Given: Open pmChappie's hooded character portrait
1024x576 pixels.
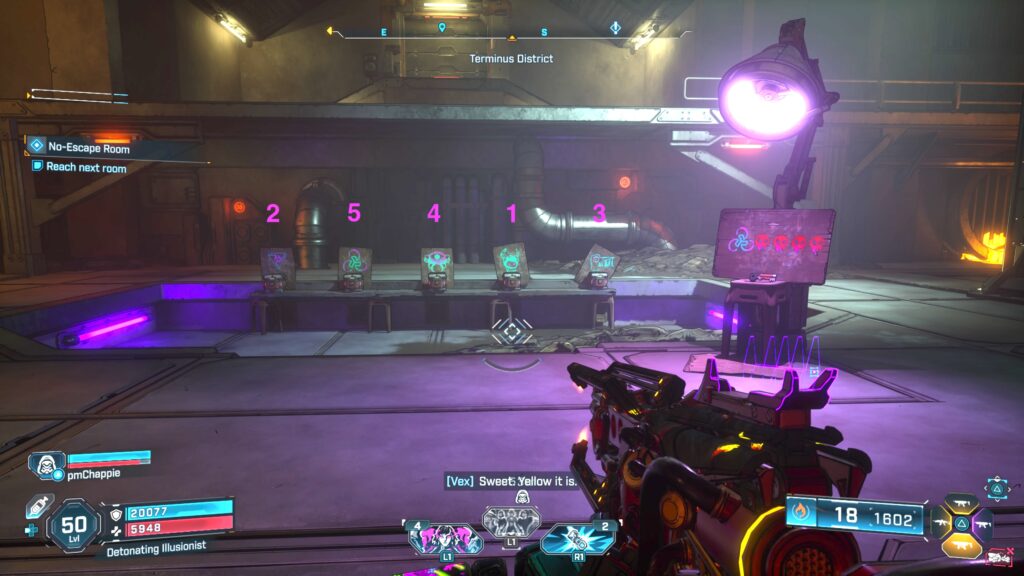Looking at the screenshot, I should coord(46,464).
